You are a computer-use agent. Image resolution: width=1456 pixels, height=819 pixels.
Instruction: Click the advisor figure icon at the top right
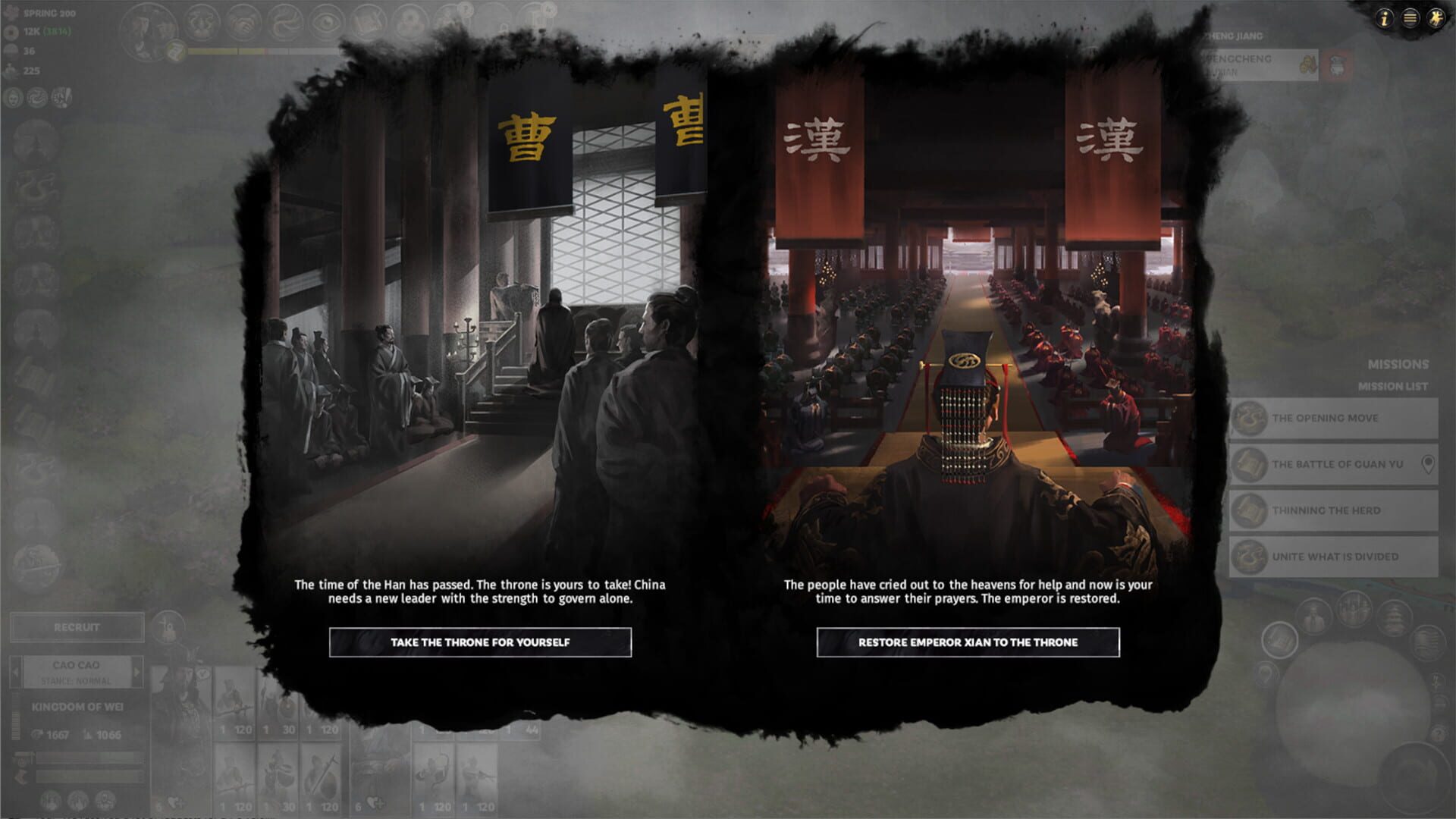[x=1435, y=20]
